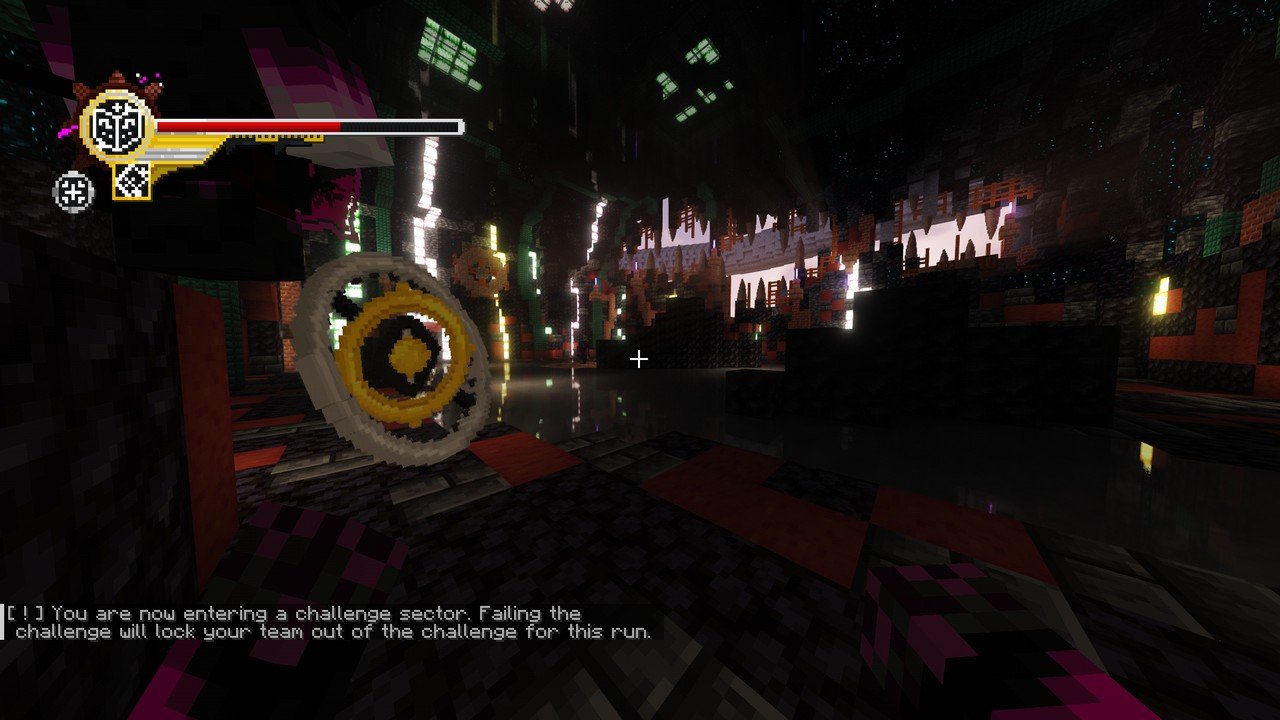Select the square gold-framed diamond pattern icon
The image size is (1280, 720).
131,180
